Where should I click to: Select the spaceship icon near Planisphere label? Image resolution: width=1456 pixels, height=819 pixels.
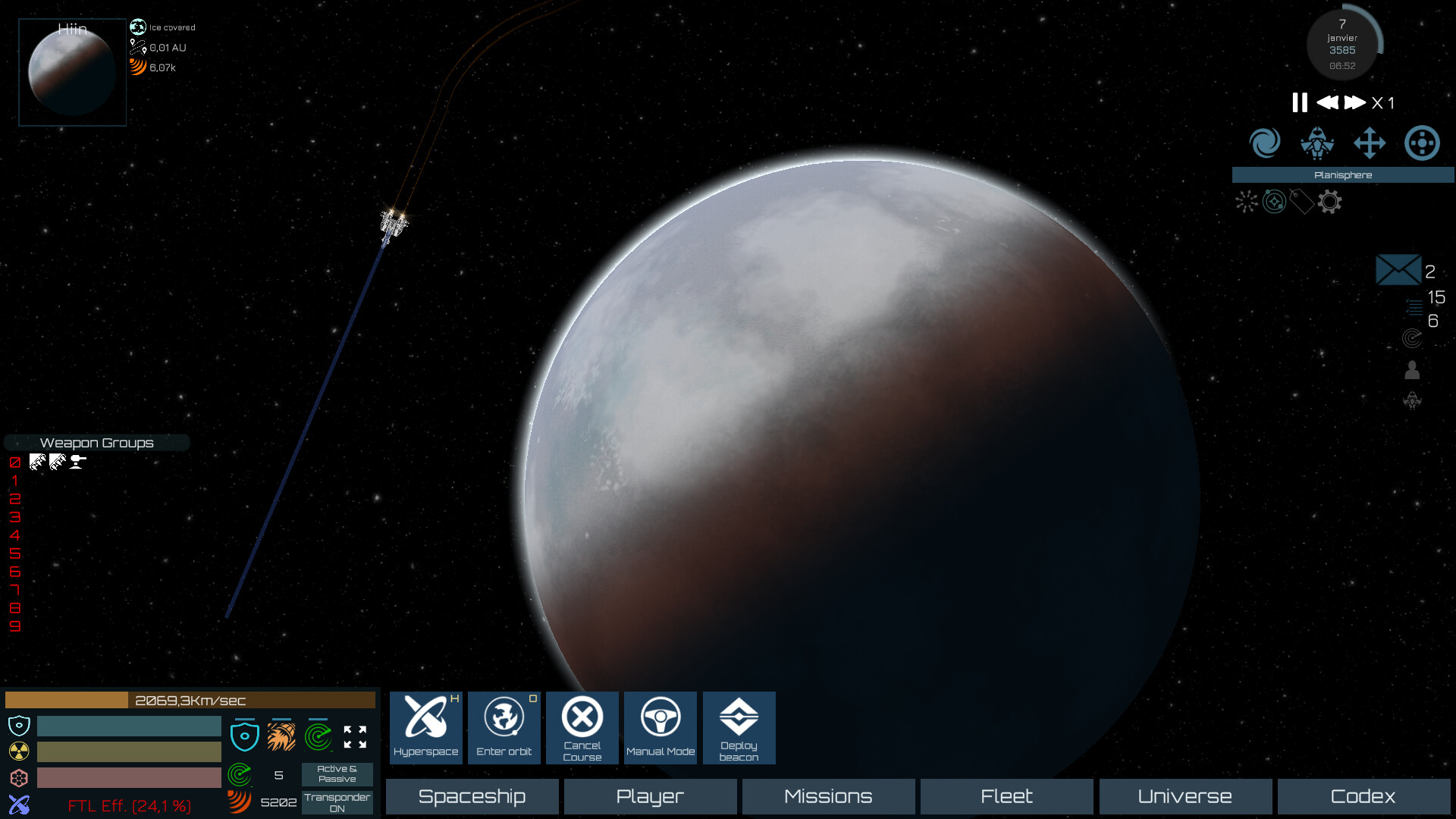(x=1316, y=143)
